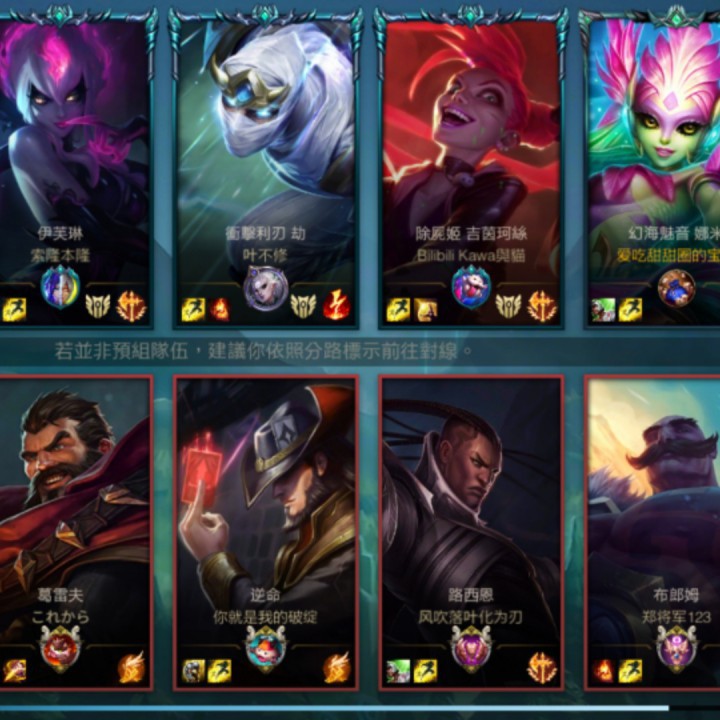Screen dimensions: 720x720
Task: Click the summoner avatar on Neeko's card
Action: coord(676,289)
